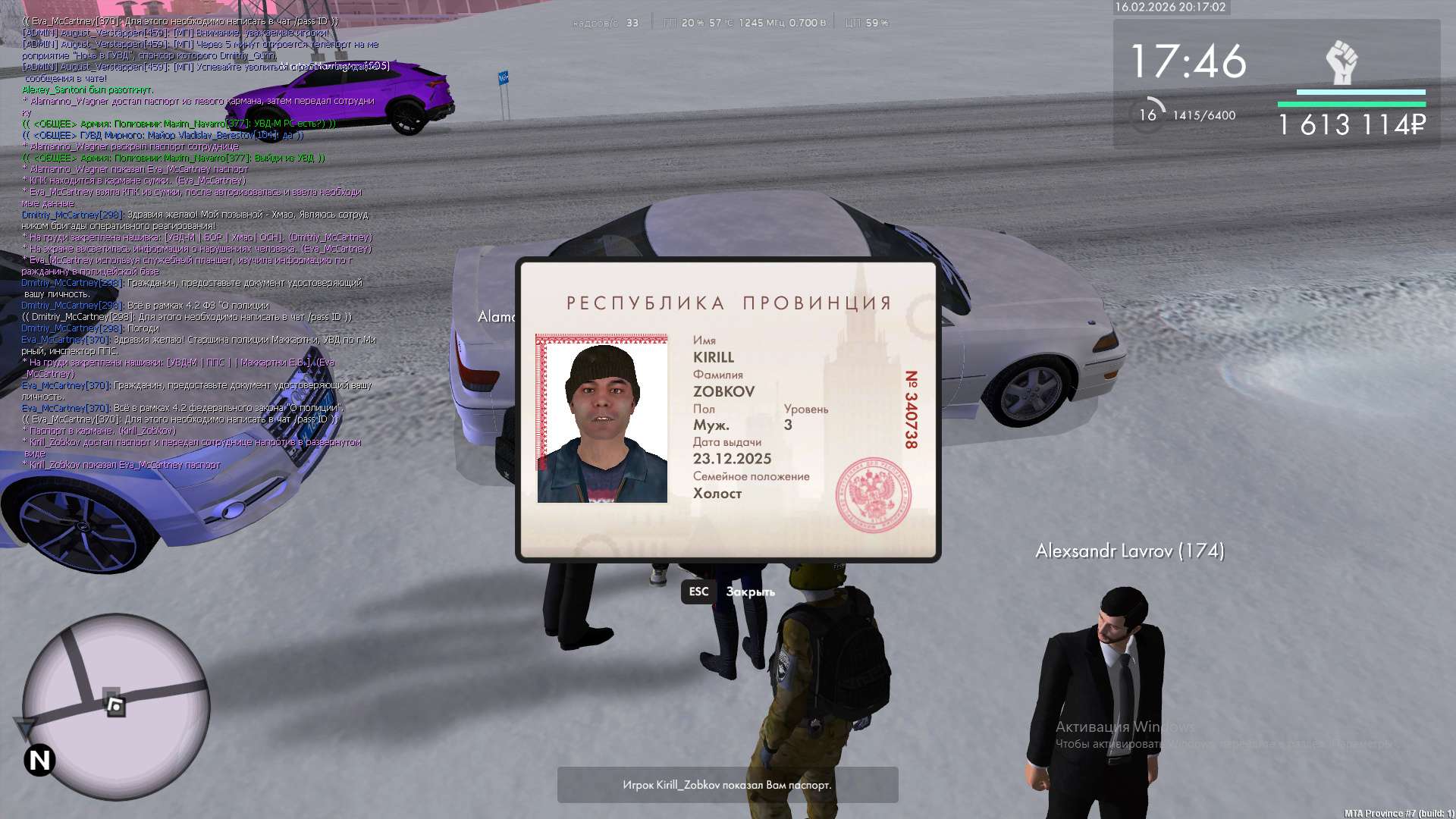Click the north compass N marker
Viewport: 1456px width, 819px height.
[x=39, y=760]
